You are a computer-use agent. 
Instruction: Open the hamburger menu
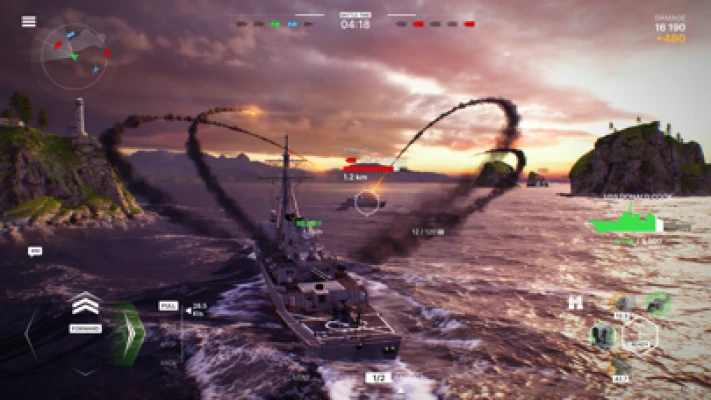point(28,21)
